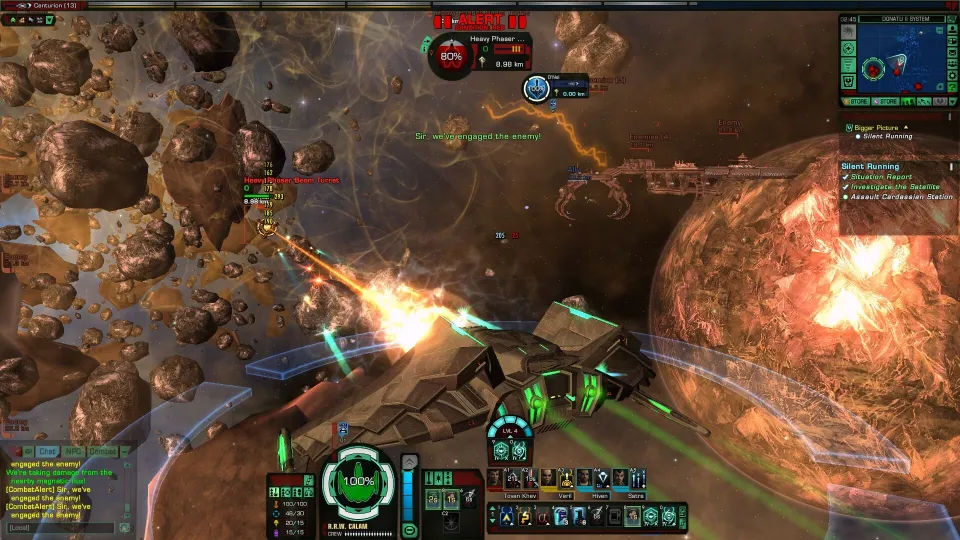Open the NPC chat tab
960x540 pixels.
tap(76, 451)
